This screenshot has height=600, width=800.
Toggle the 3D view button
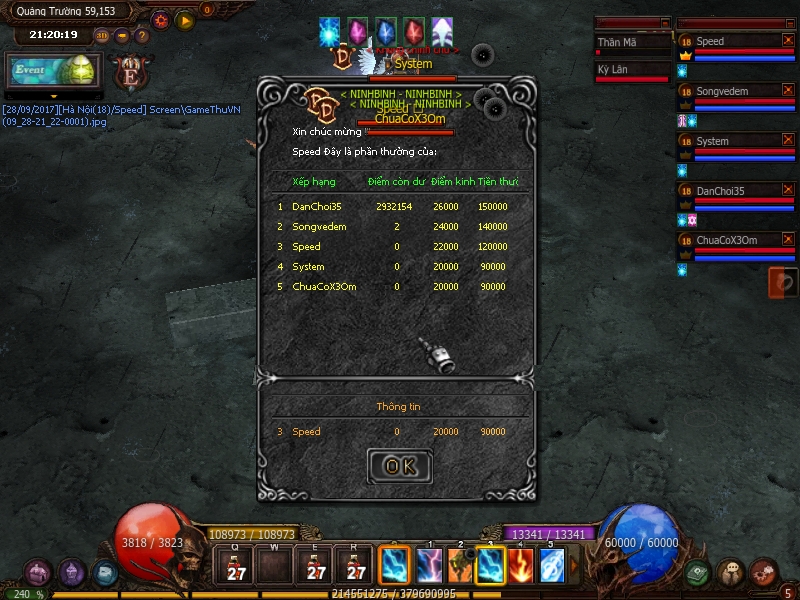[102, 36]
